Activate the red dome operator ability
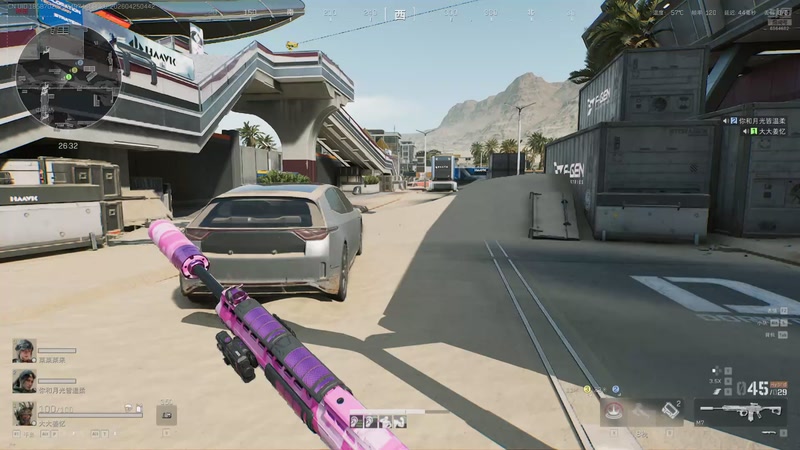 point(613,411)
